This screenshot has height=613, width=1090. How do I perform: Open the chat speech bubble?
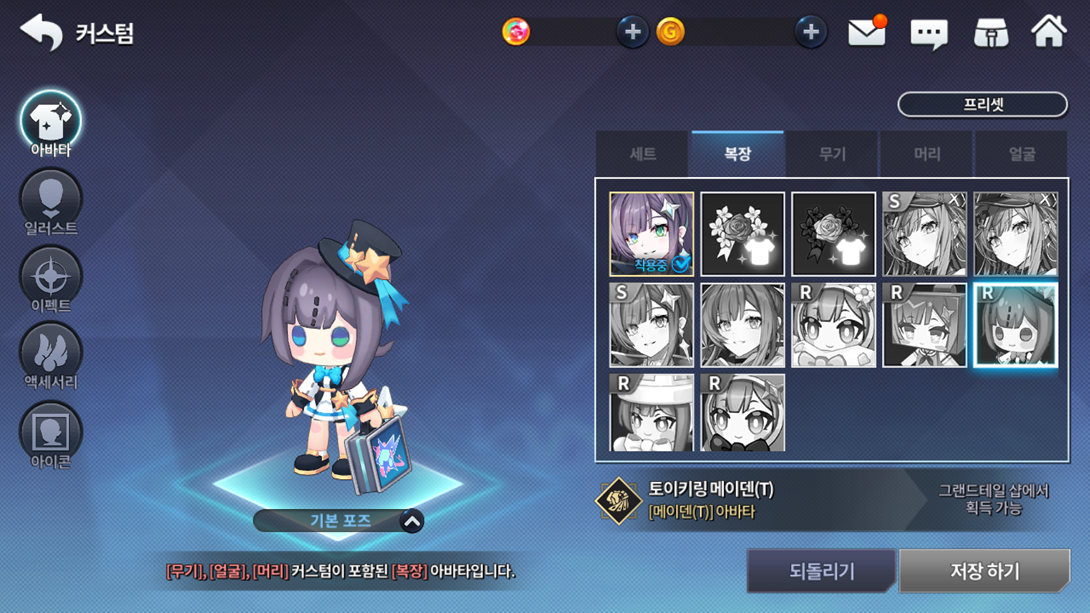coord(928,34)
